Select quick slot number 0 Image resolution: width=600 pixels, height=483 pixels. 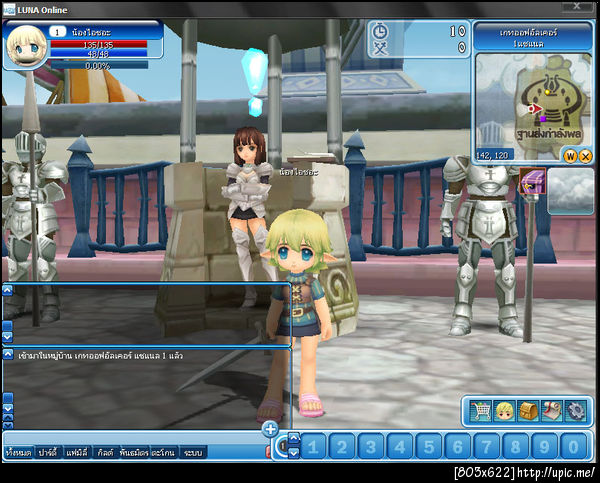[573, 446]
